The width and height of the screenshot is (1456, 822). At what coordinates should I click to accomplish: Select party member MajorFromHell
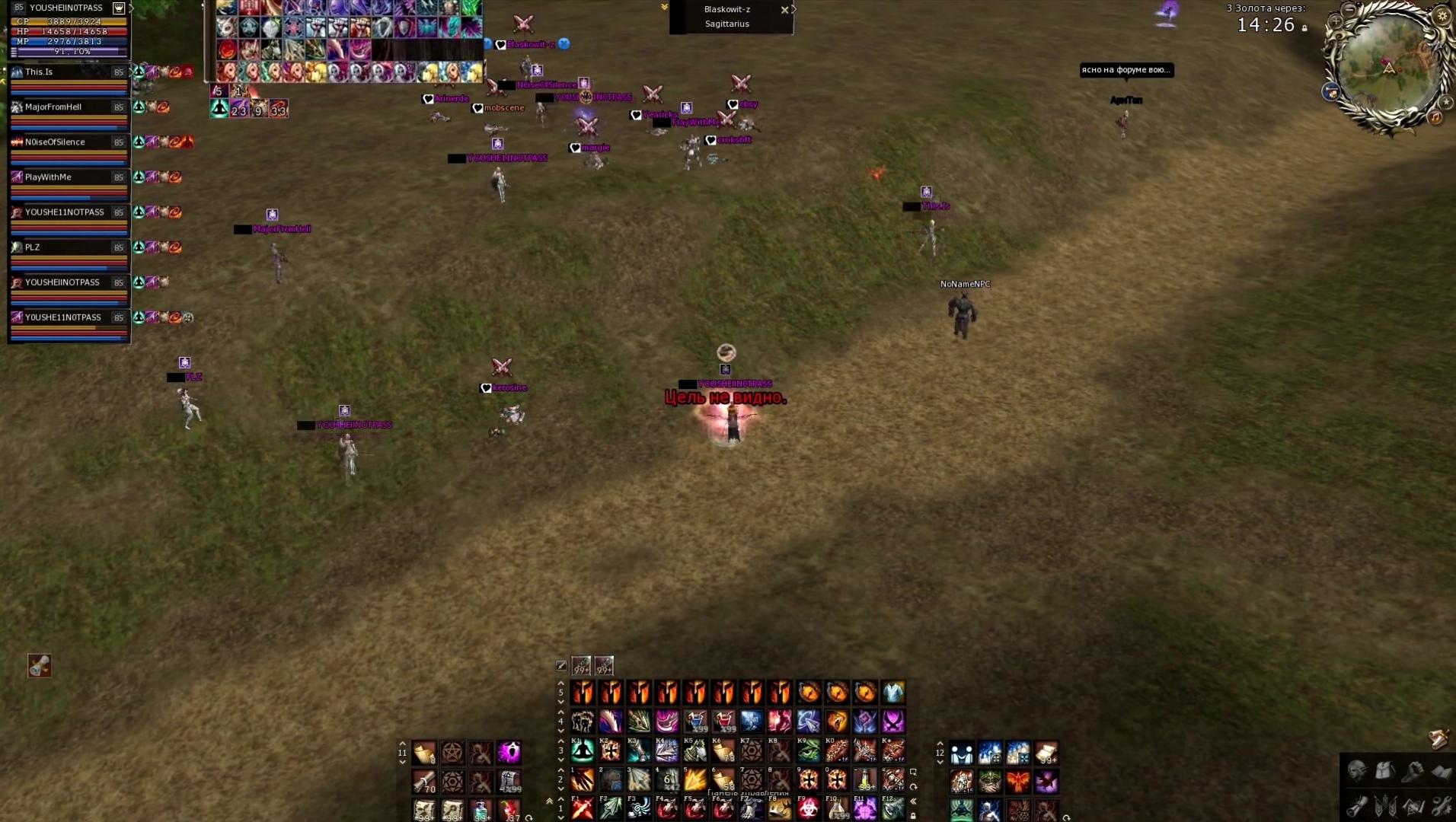53,107
